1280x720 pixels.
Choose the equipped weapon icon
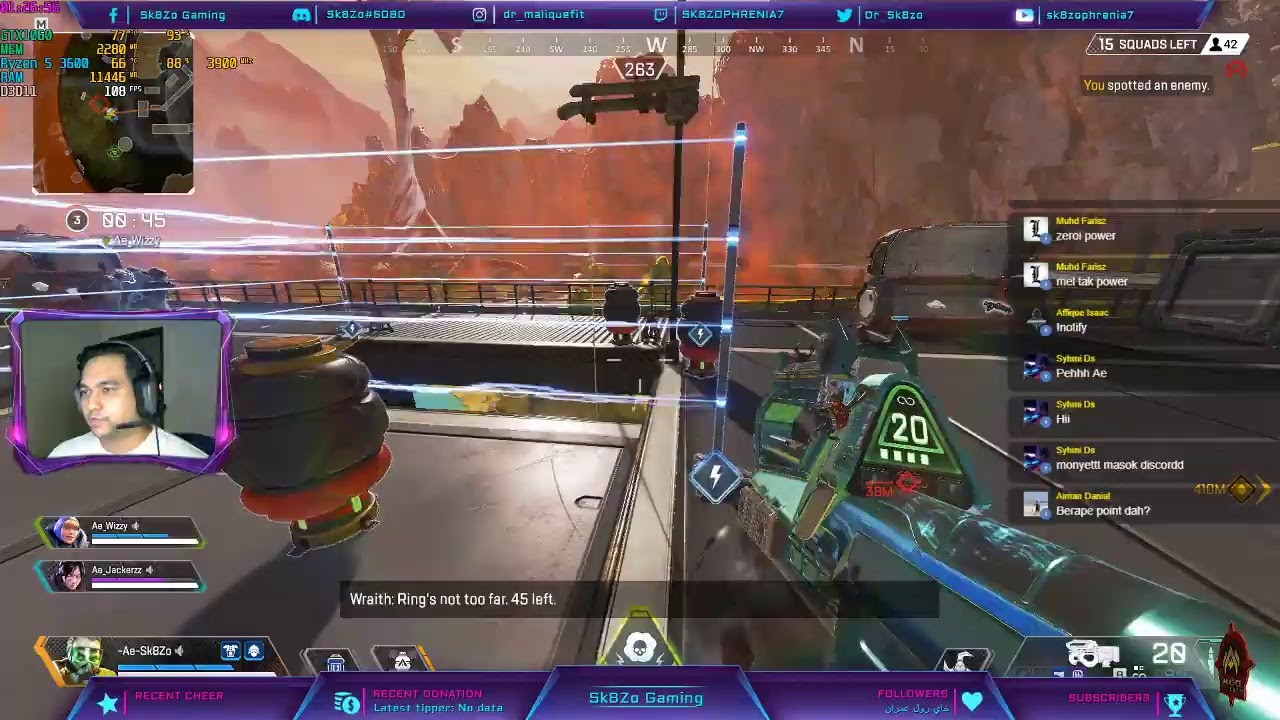tap(1093, 655)
